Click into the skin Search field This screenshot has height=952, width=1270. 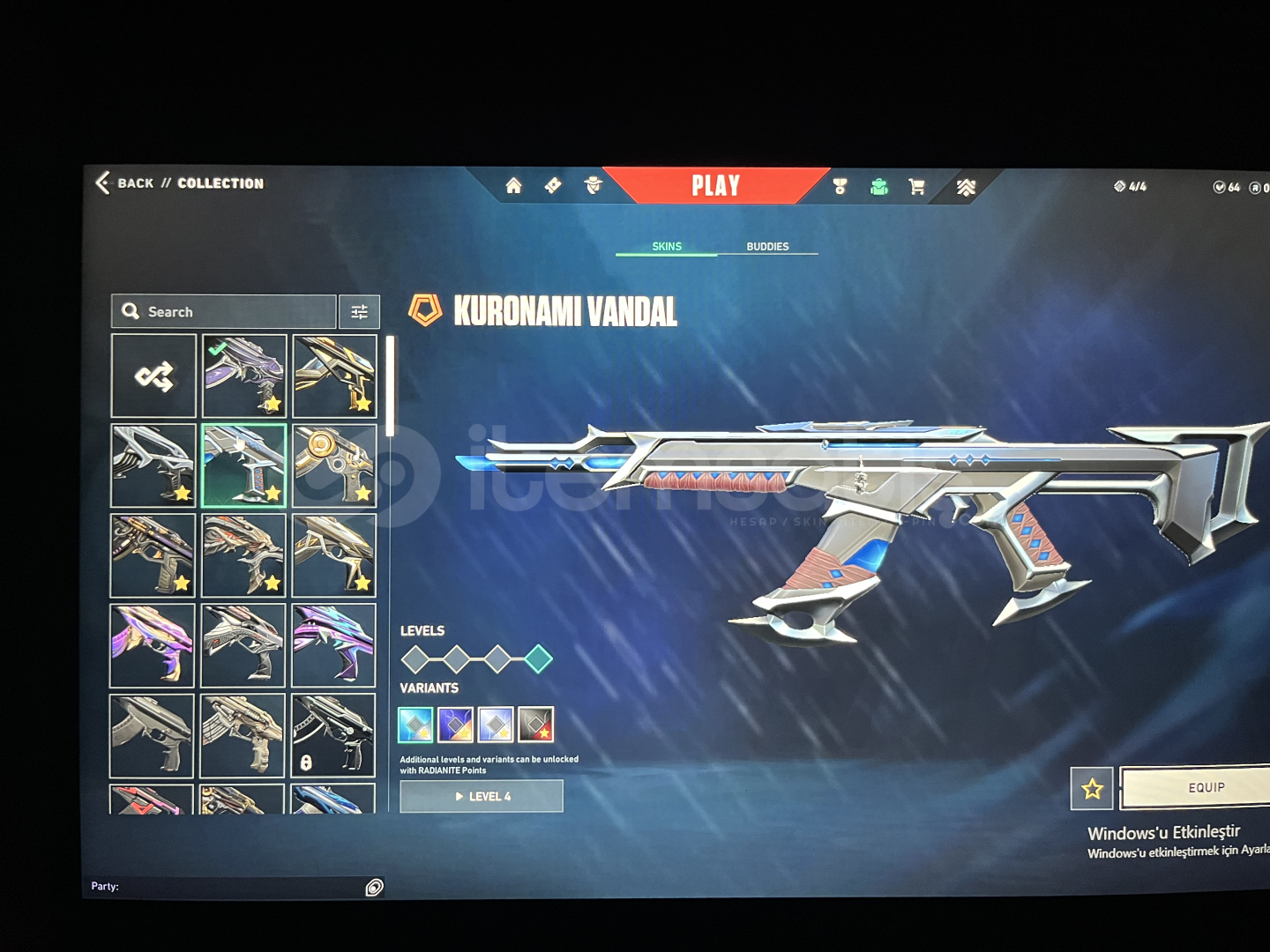click(x=225, y=312)
